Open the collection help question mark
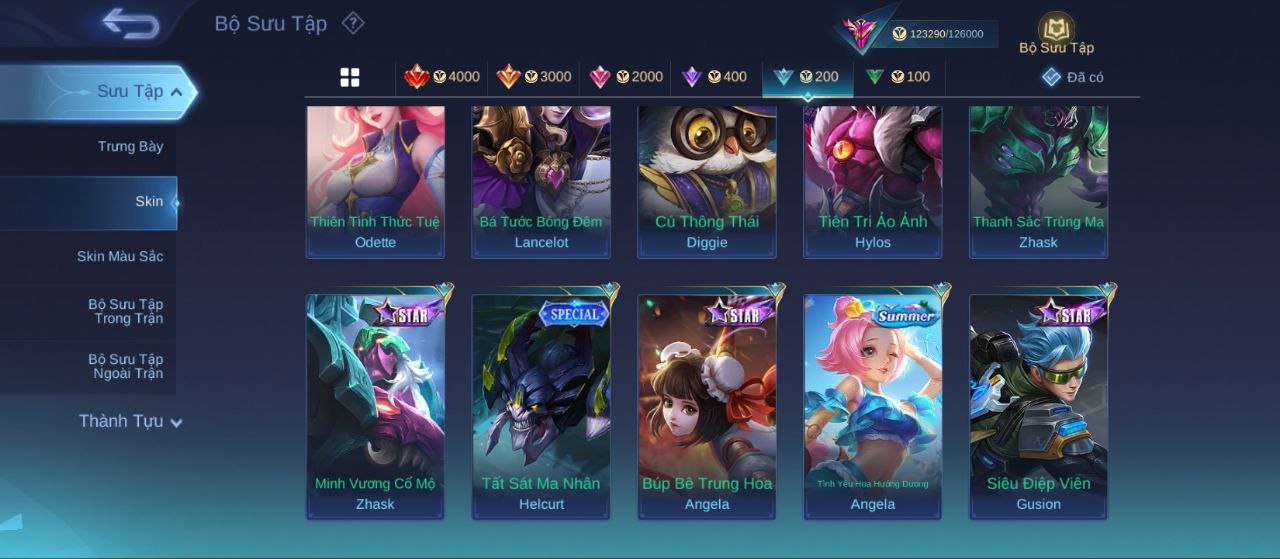The image size is (1280, 559). [353, 23]
